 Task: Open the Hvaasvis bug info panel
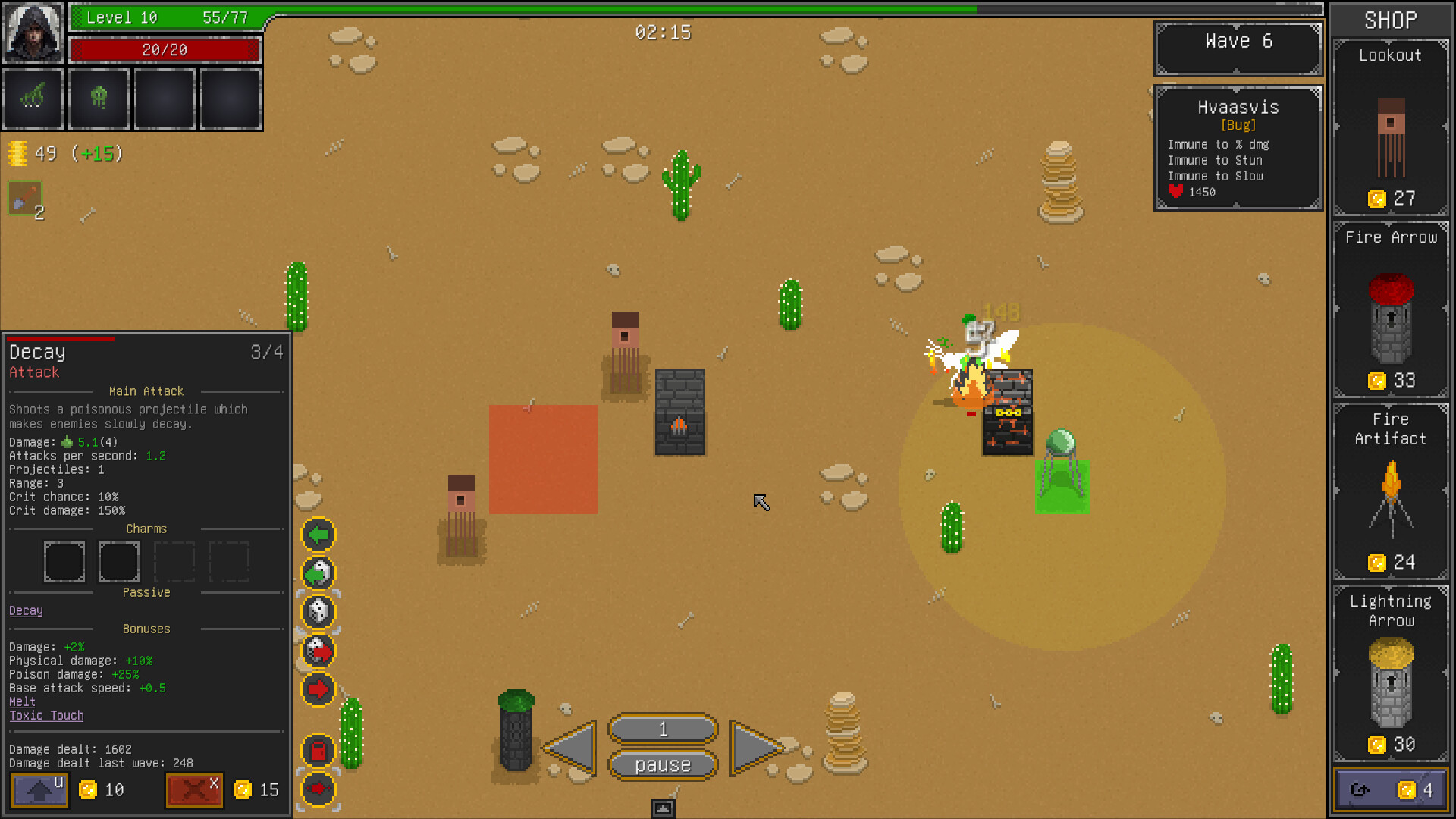point(1238,148)
